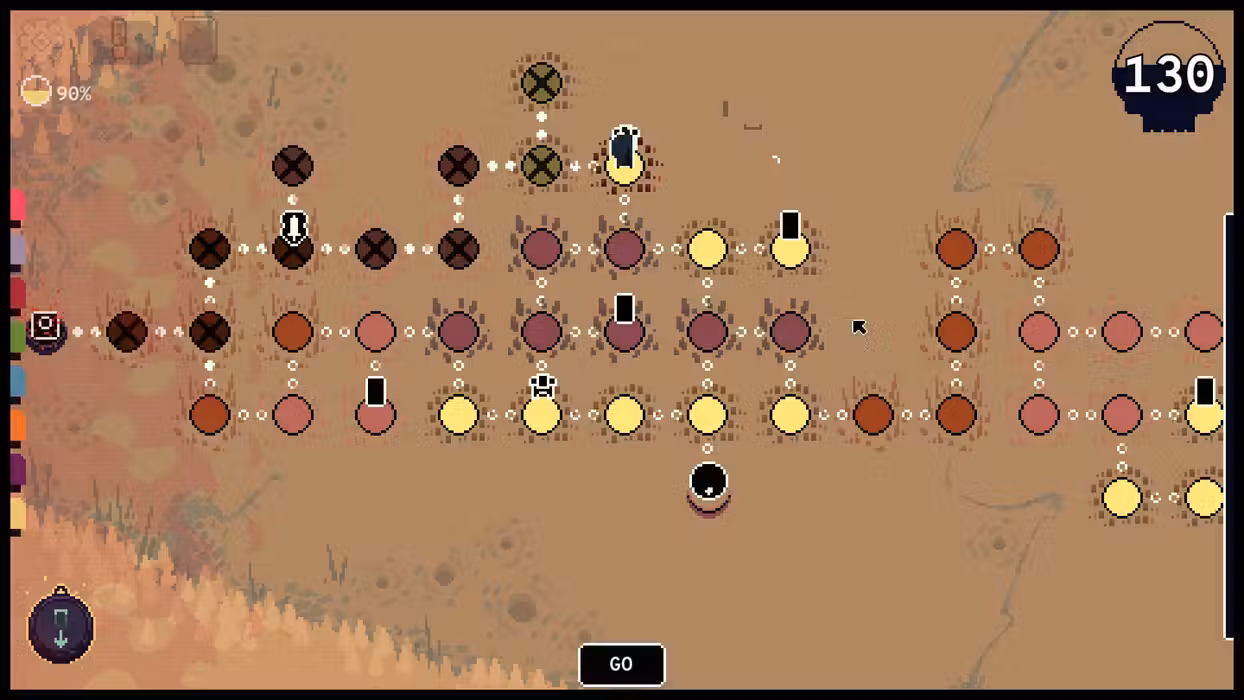
Task: Open the orange side tab
Action: point(17,425)
